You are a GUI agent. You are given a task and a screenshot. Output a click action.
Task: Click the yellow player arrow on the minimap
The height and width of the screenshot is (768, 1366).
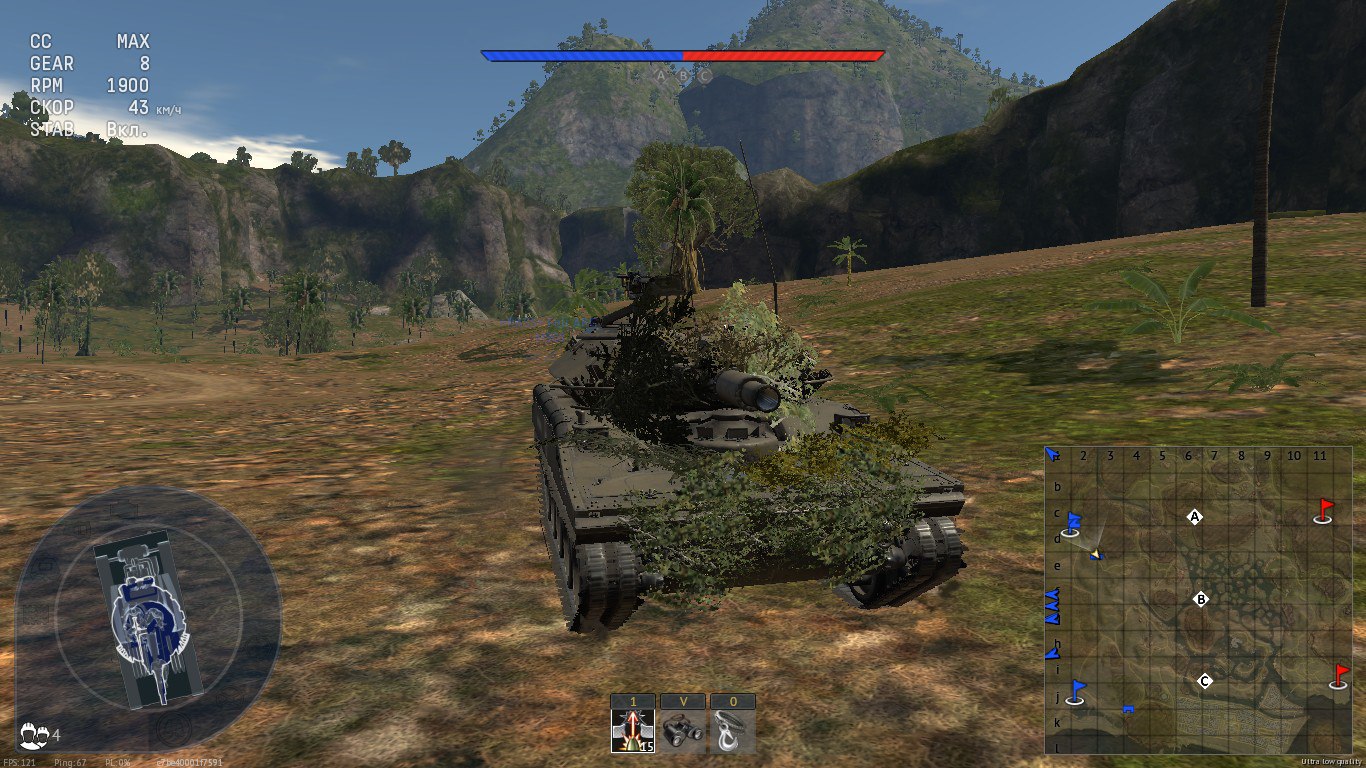click(x=1096, y=553)
